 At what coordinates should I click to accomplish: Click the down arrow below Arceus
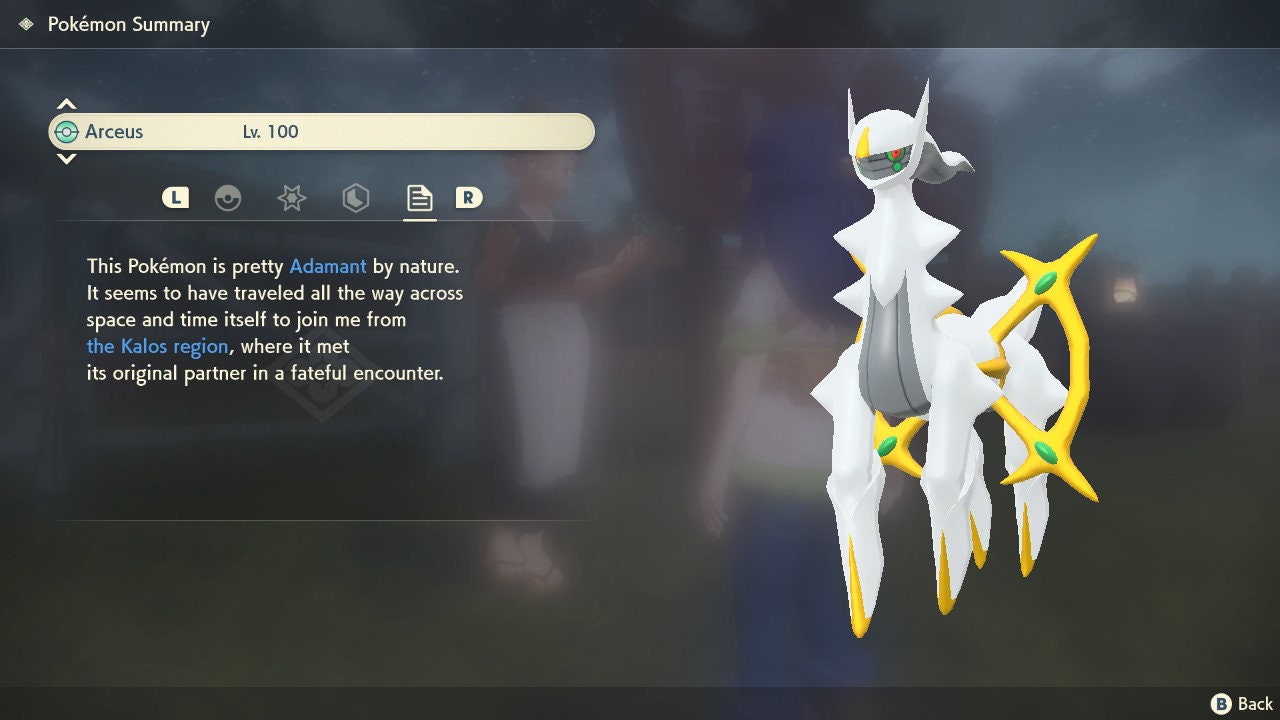point(66,159)
